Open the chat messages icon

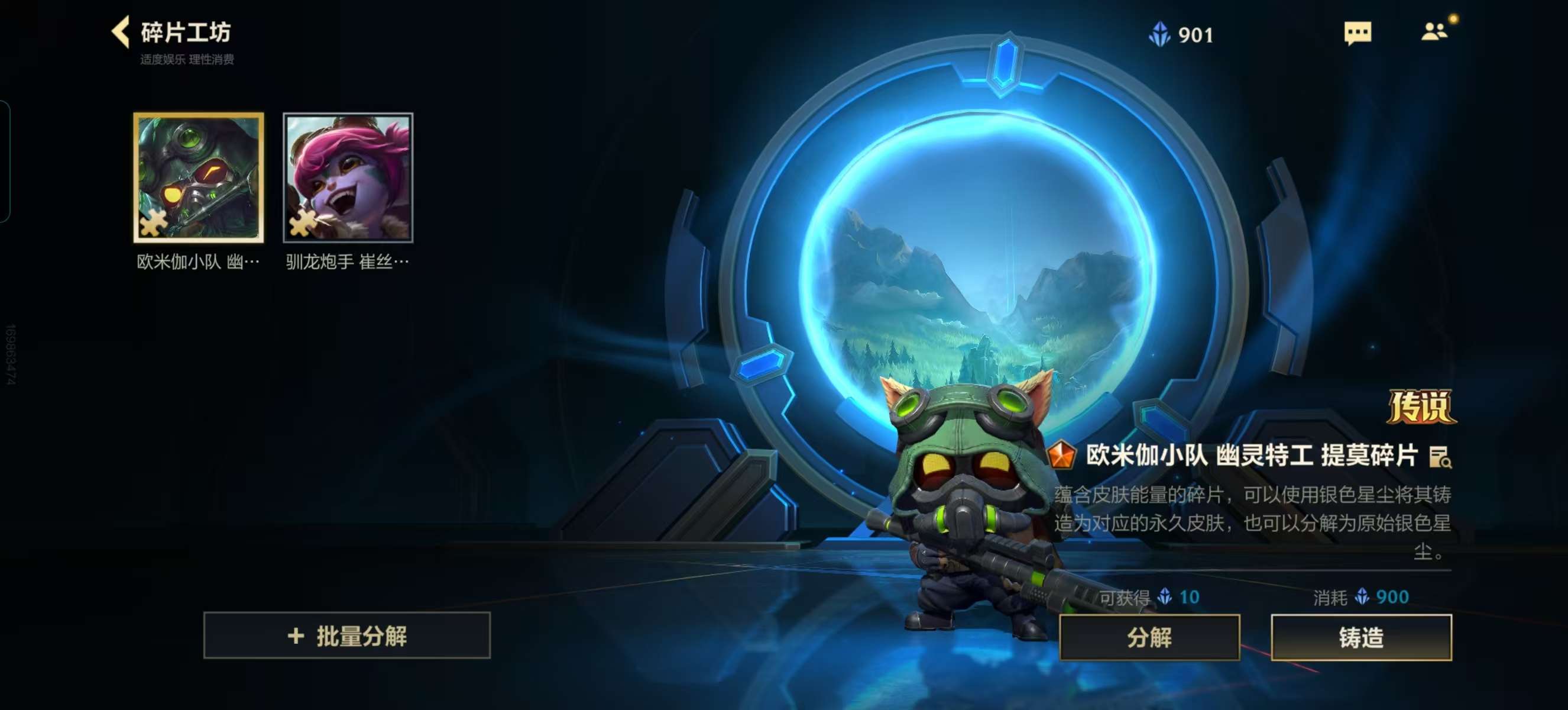pyautogui.click(x=1358, y=33)
